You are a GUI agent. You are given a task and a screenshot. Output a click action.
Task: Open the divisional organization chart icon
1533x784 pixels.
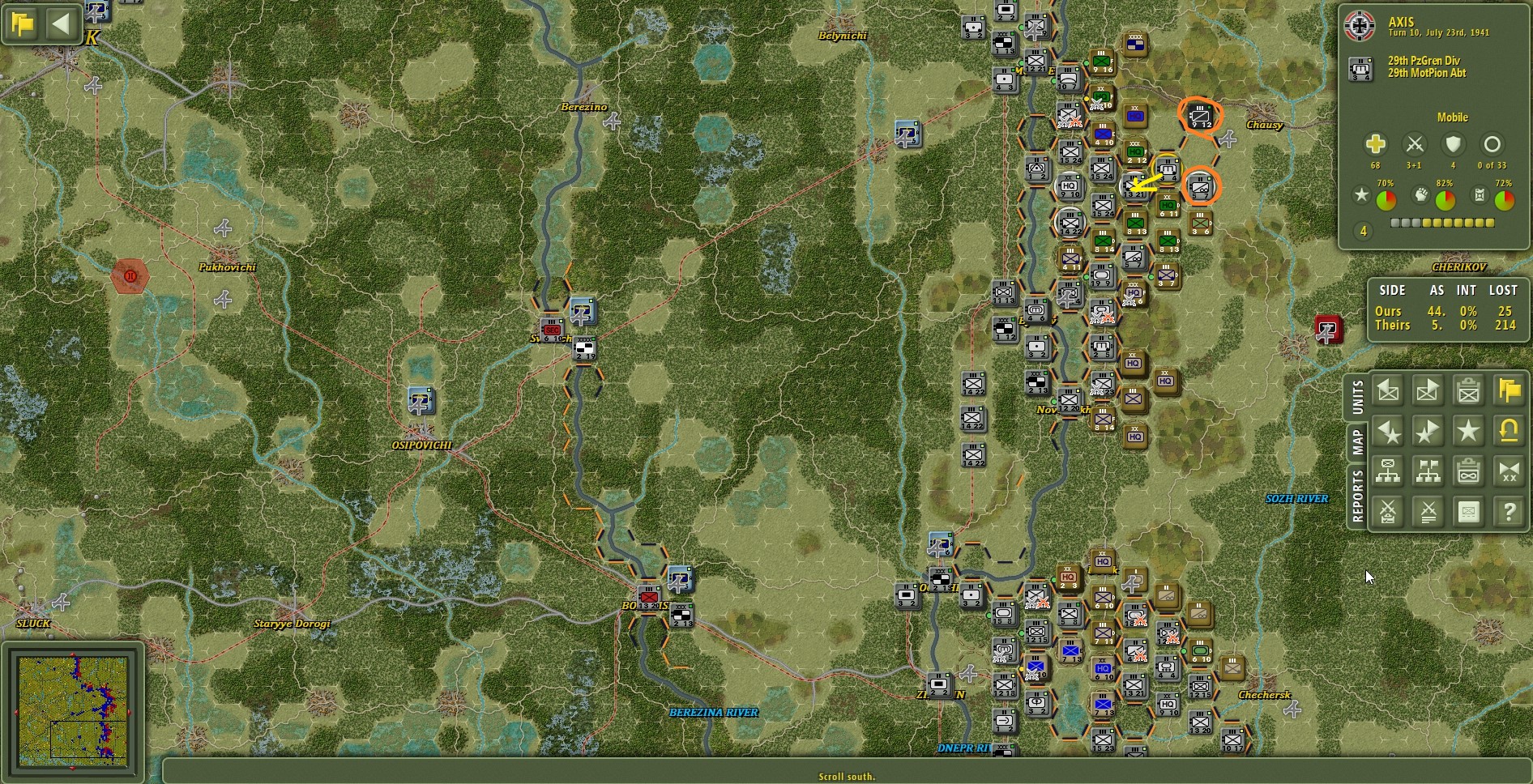(x=1389, y=472)
